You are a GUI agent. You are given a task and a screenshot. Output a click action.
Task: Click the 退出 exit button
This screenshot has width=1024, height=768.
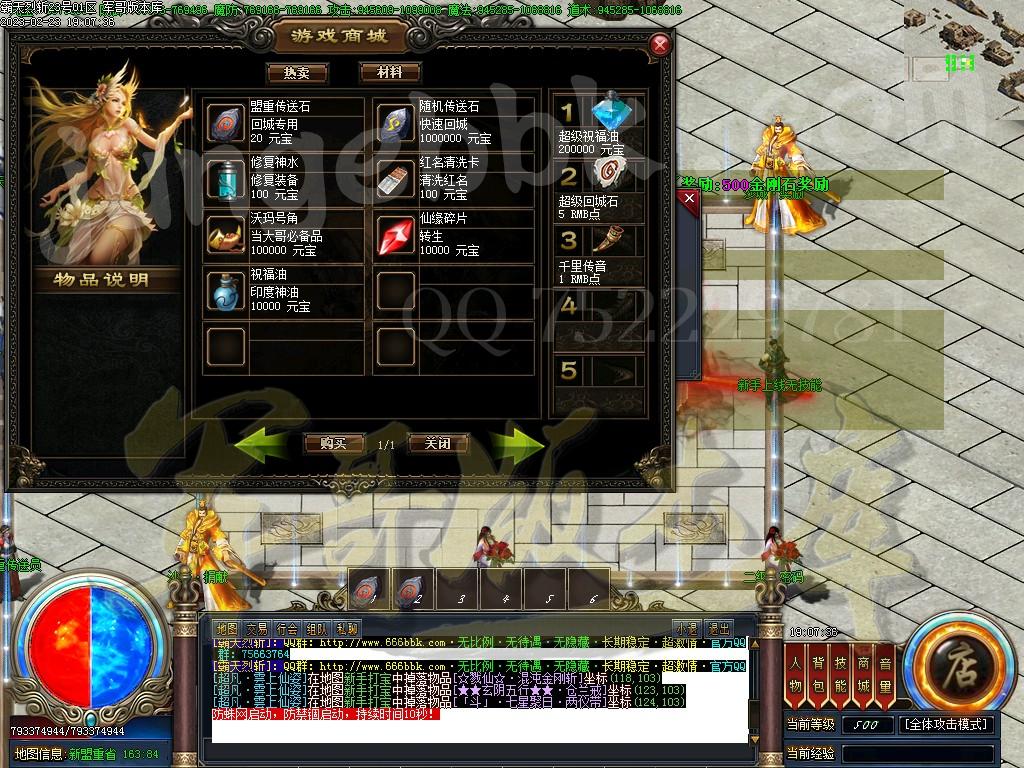[718, 629]
